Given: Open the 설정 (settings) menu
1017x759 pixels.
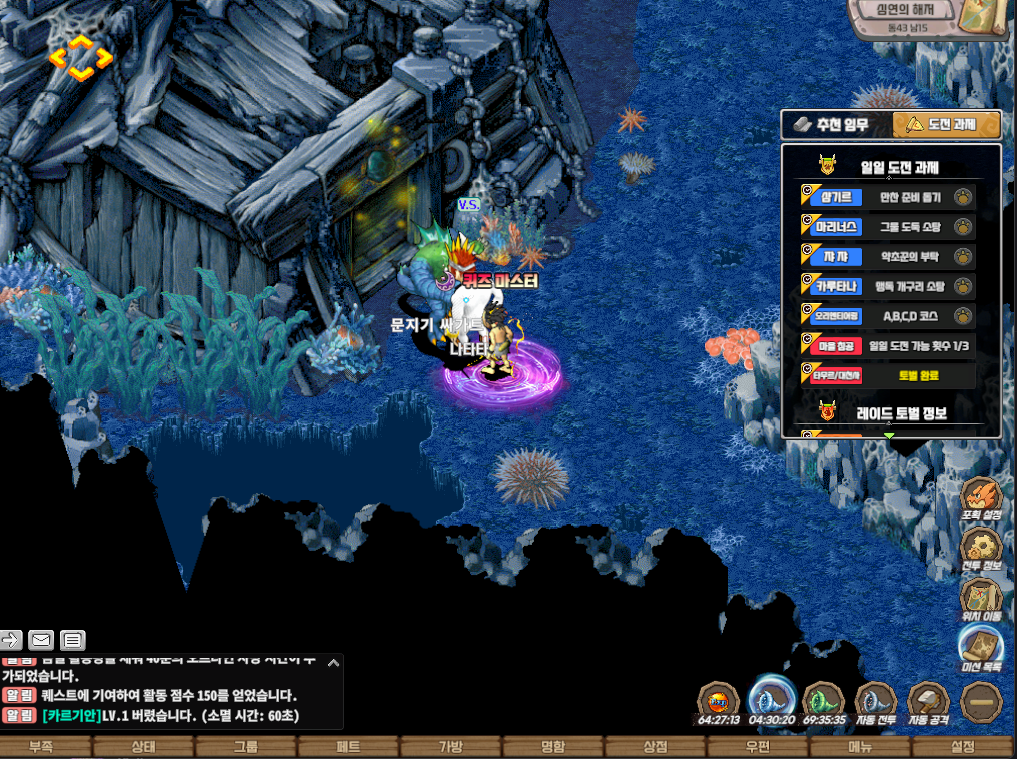Looking at the screenshot, I should pos(962,747).
